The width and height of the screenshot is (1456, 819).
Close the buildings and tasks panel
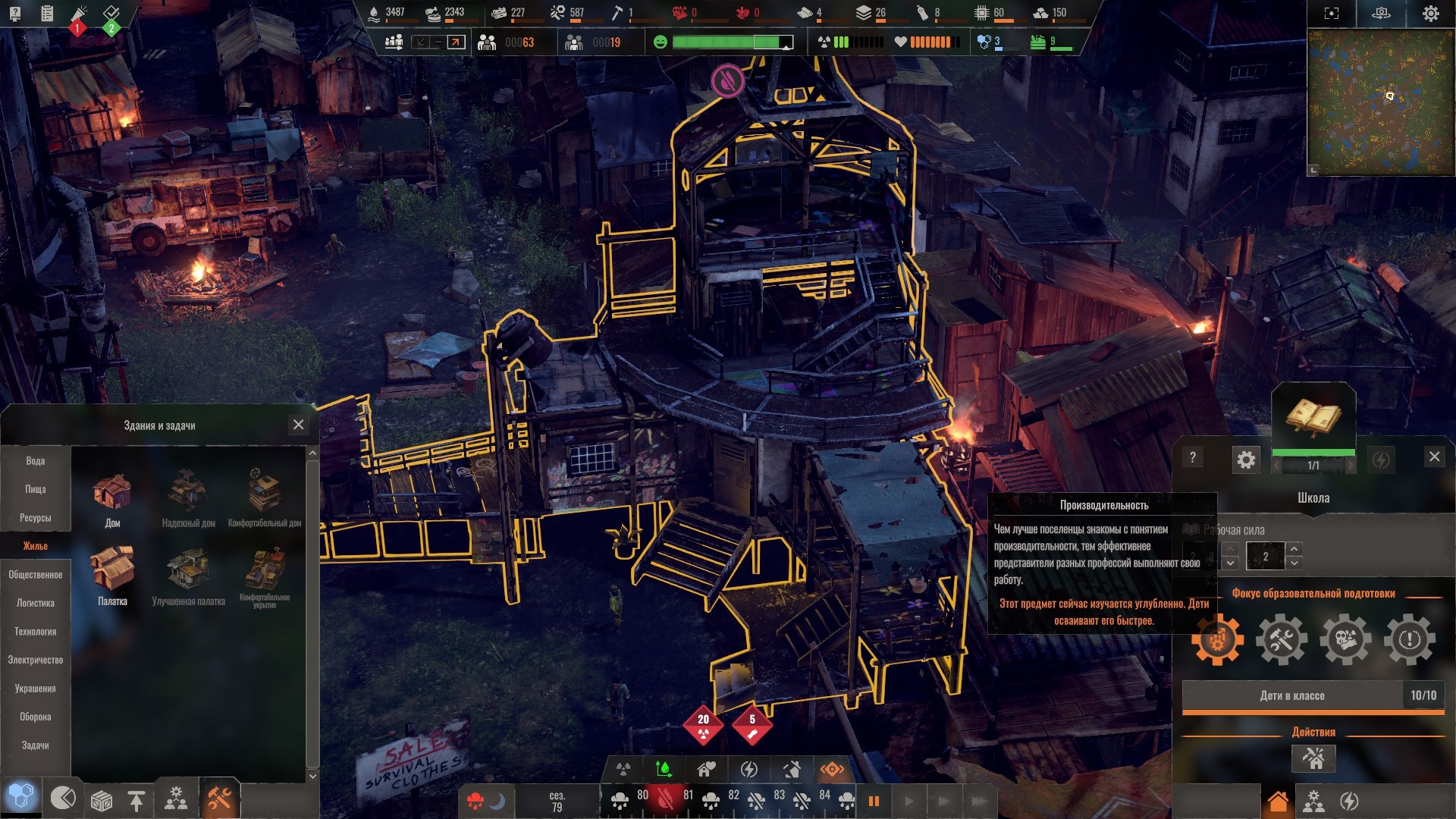coord(298,425)
